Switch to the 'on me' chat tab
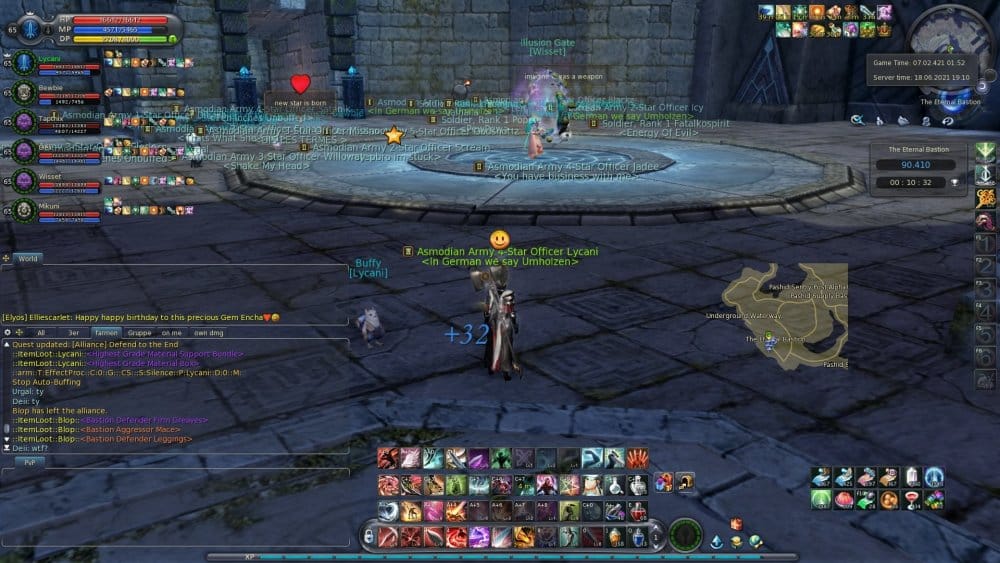1000x563 pixels. pyautogui.click(x=171, y=332)
